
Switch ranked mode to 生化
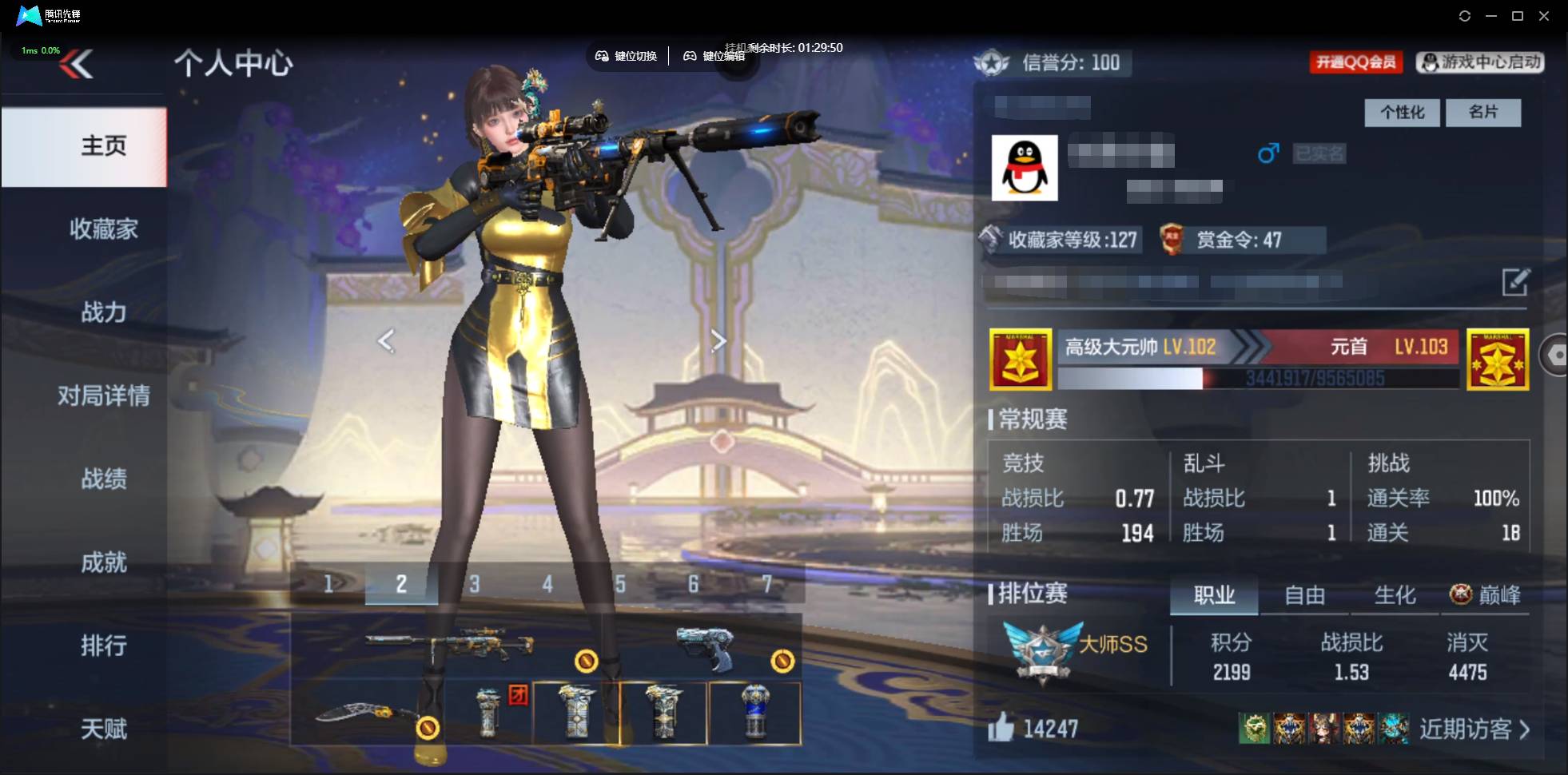(1394, 595)
